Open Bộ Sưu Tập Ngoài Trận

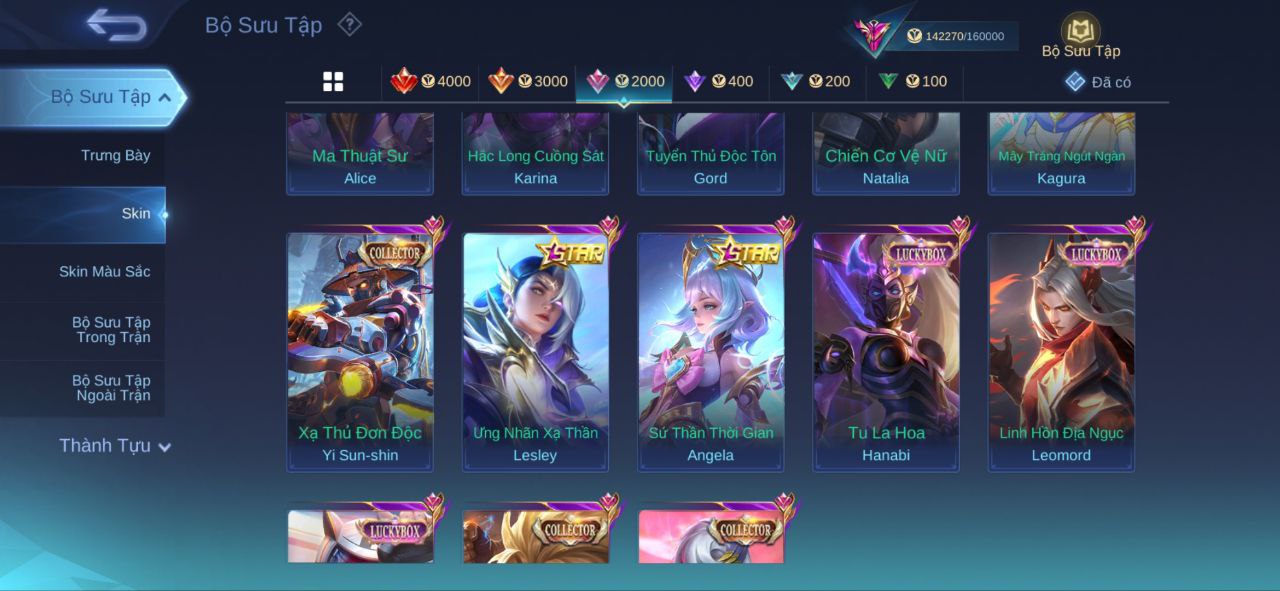coord(110,387)
